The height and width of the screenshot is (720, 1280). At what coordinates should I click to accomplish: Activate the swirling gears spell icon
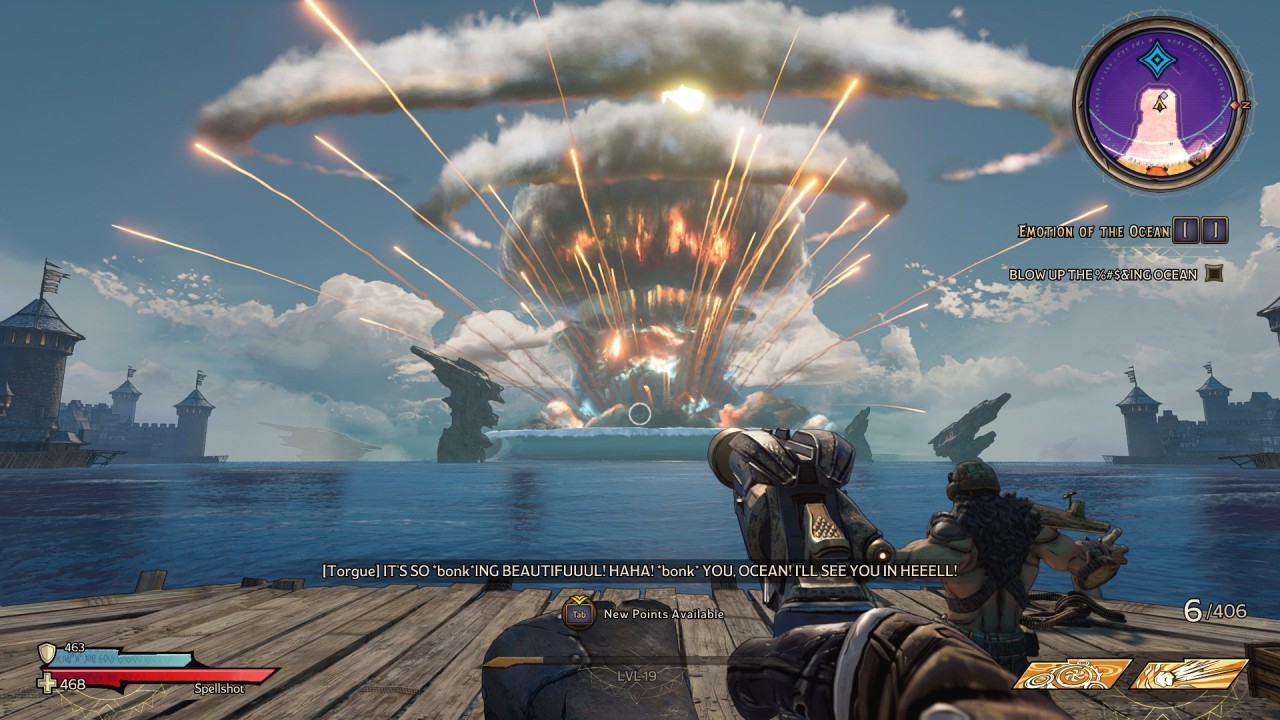[1071, 674]
